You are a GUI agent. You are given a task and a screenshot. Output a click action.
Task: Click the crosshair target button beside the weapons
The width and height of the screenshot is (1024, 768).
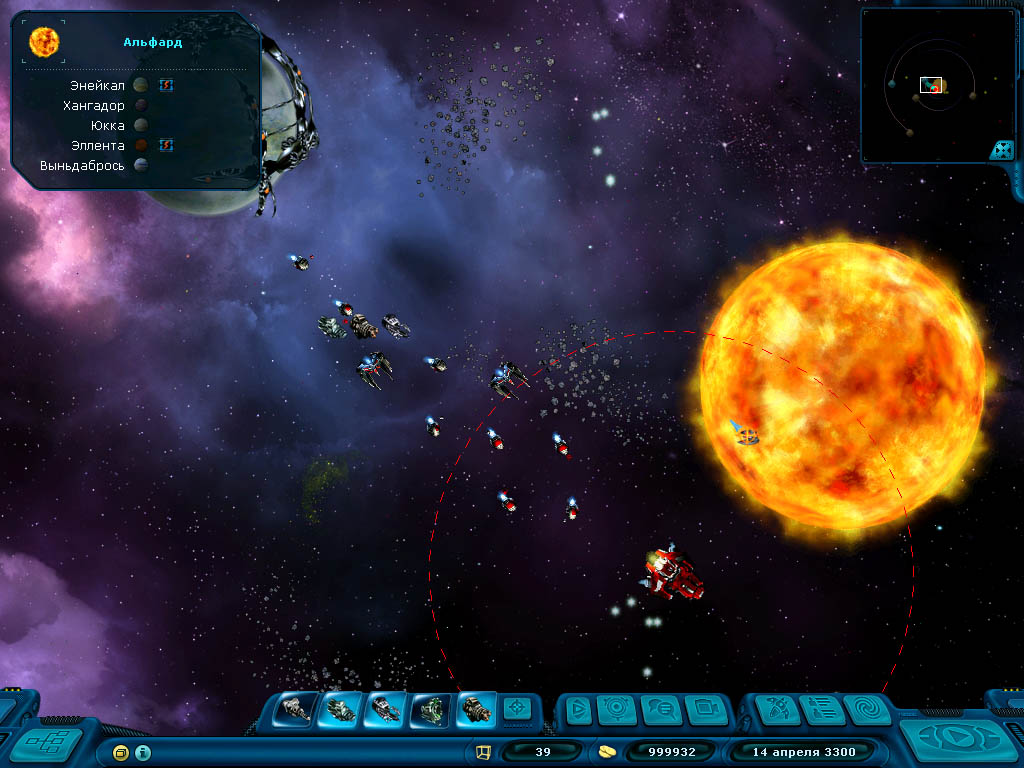click(516, 709)
